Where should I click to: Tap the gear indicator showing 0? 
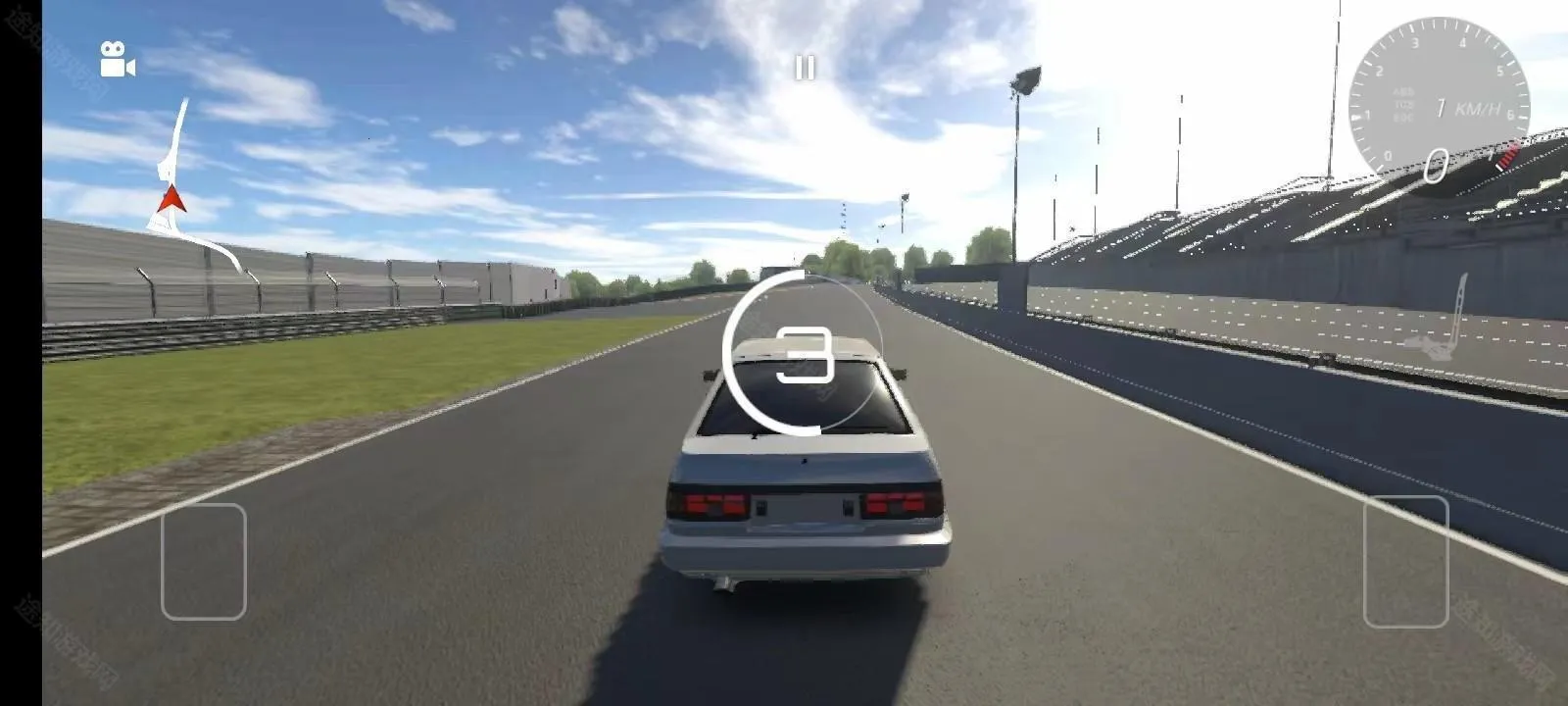pyautogui.click(x=1436, y=165)
